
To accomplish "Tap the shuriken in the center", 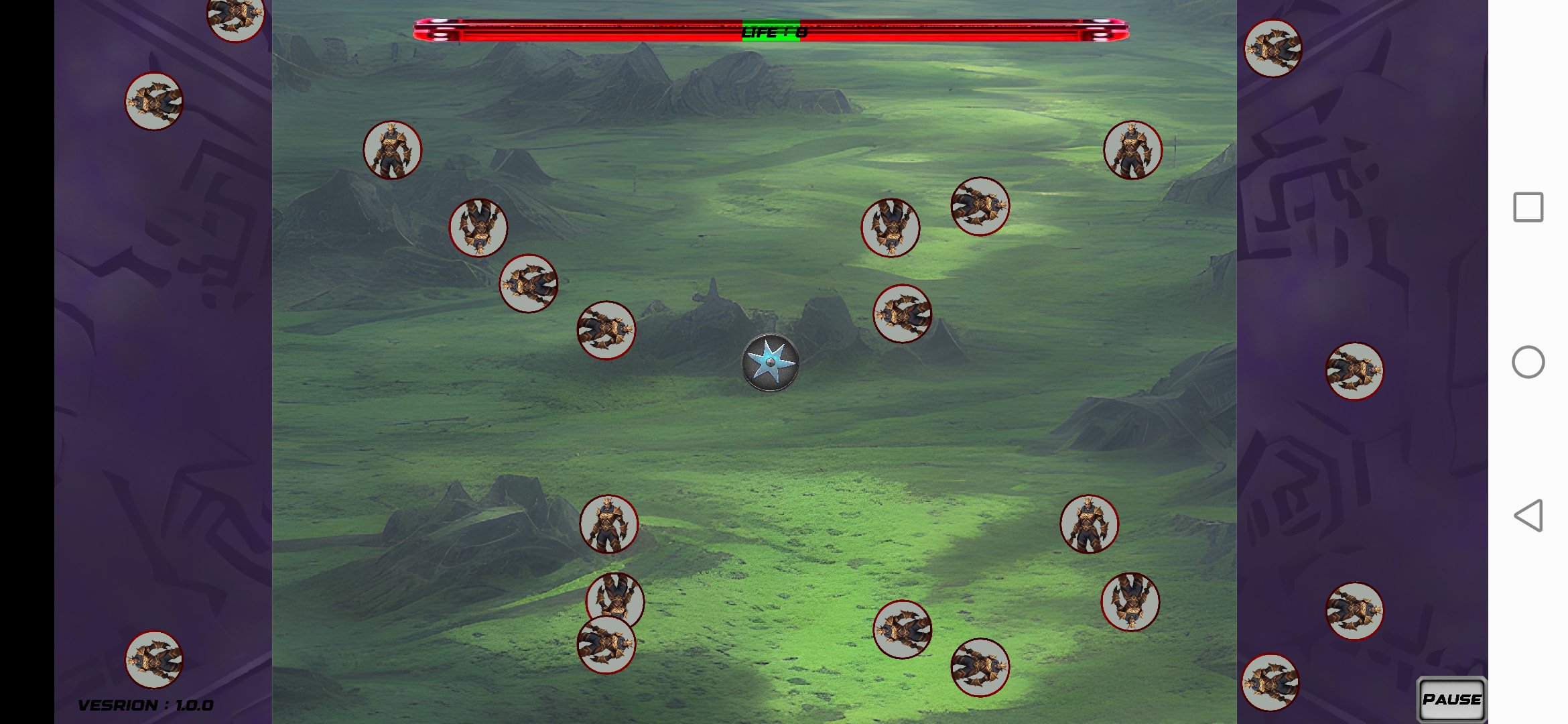I will click(769, 362).
